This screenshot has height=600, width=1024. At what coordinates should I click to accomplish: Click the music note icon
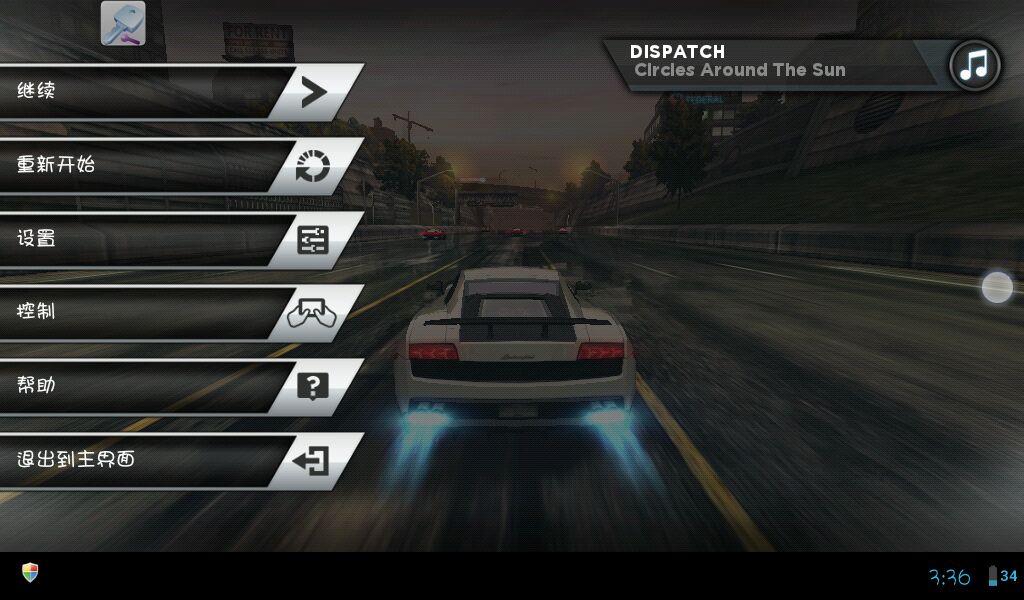click(x=974, y=66)
